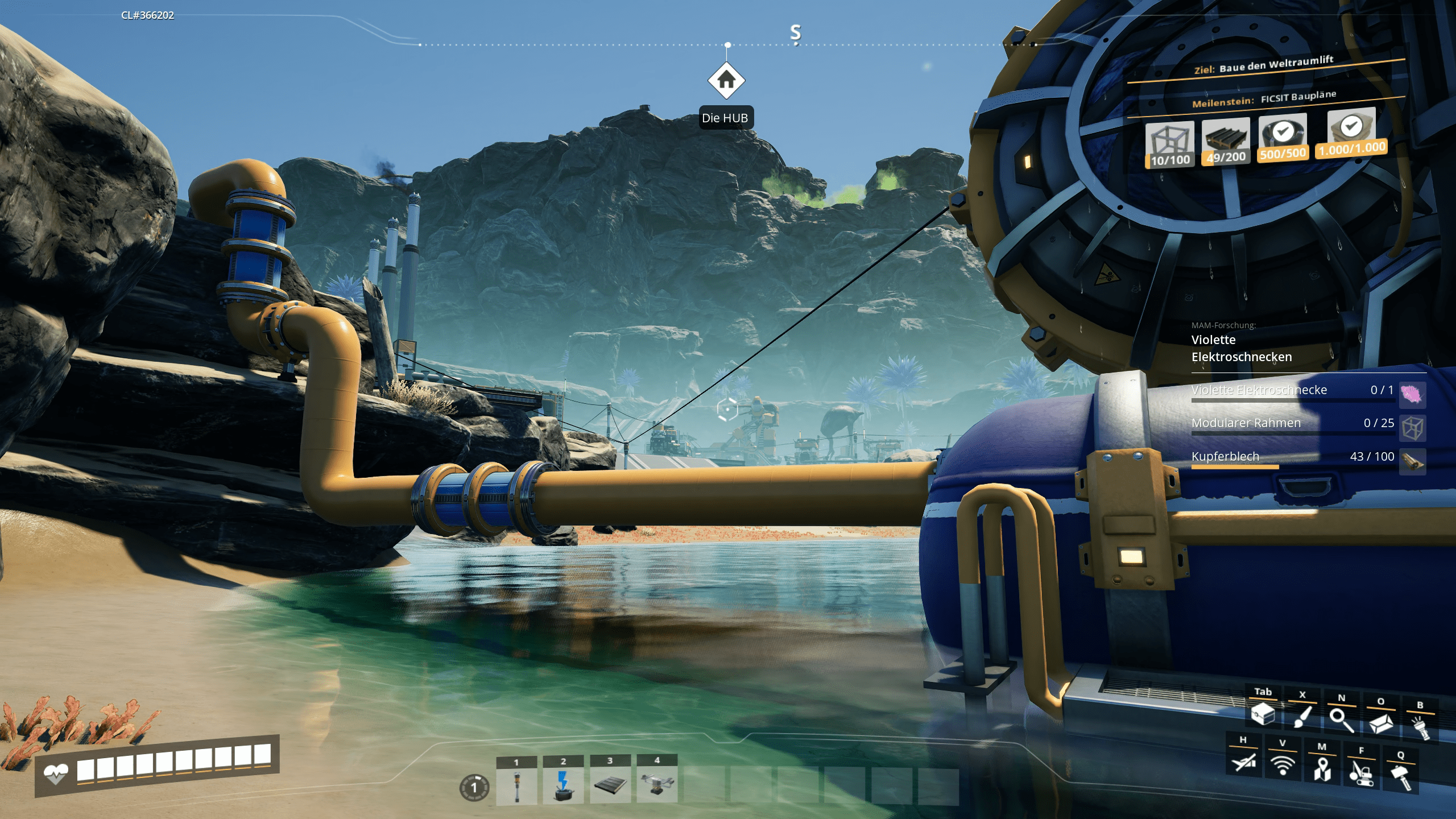This screenshot has height=819, width=1456.
Task: Click the Violette Elektroschnecke research row
Action: coord(1292,391)
